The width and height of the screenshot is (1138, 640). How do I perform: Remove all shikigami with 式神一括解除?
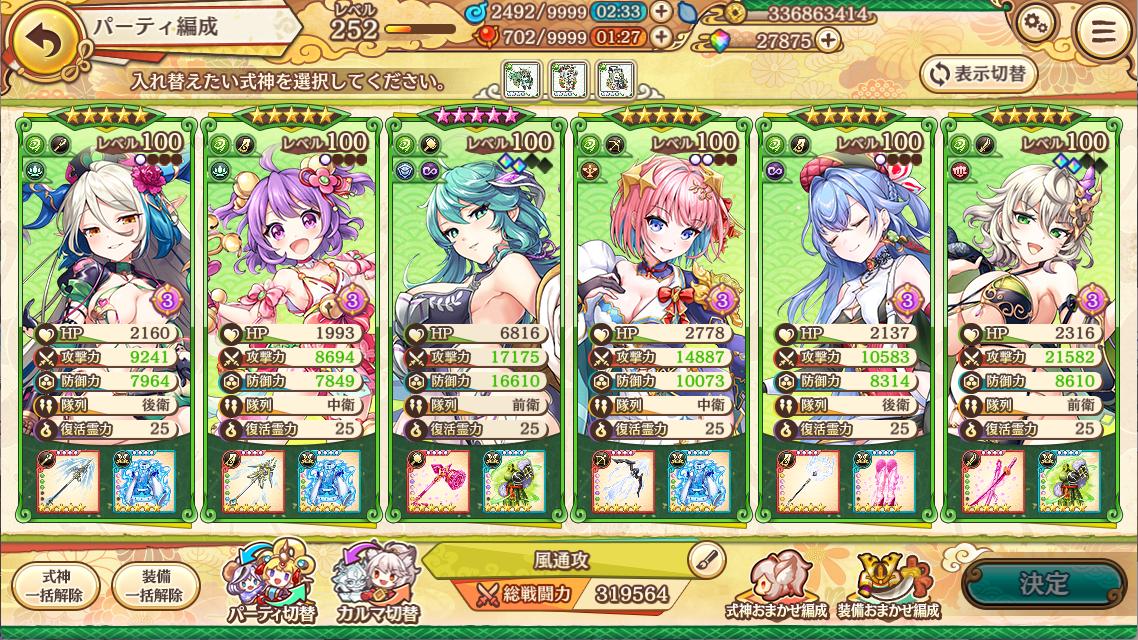pos(56,586)
